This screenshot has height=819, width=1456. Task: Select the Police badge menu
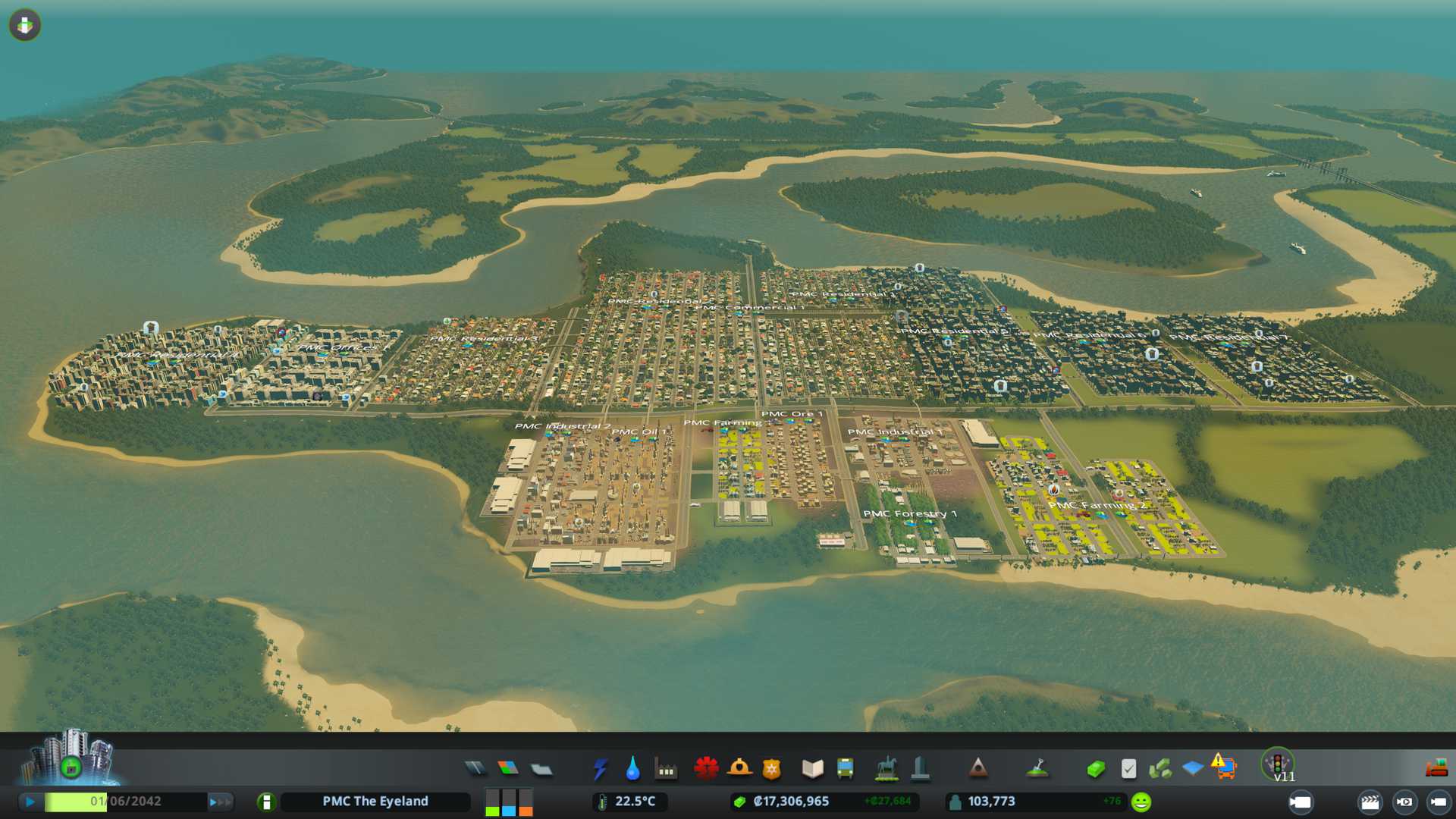772,769
